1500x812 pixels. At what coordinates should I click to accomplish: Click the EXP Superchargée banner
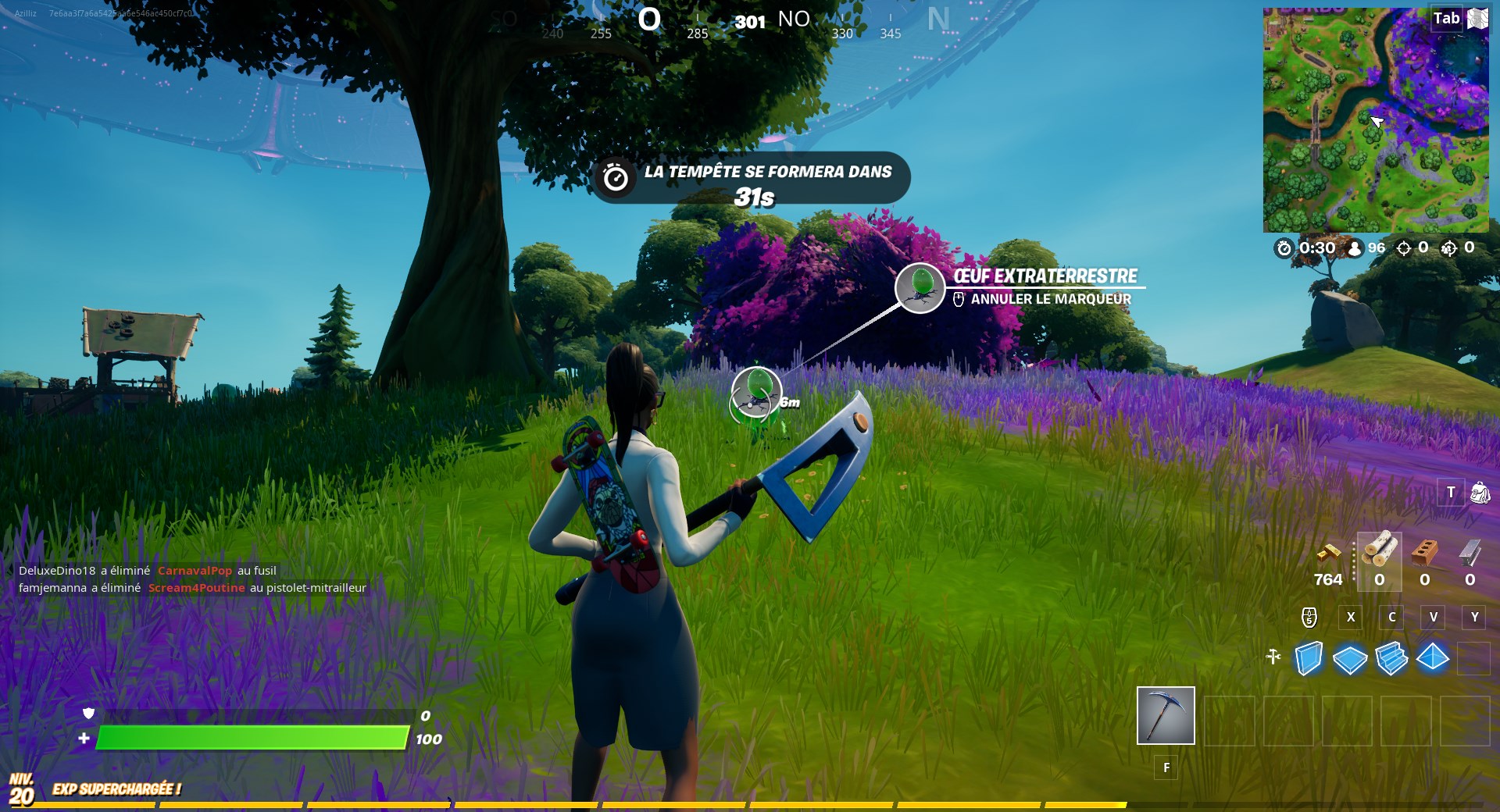coord(116,789)
